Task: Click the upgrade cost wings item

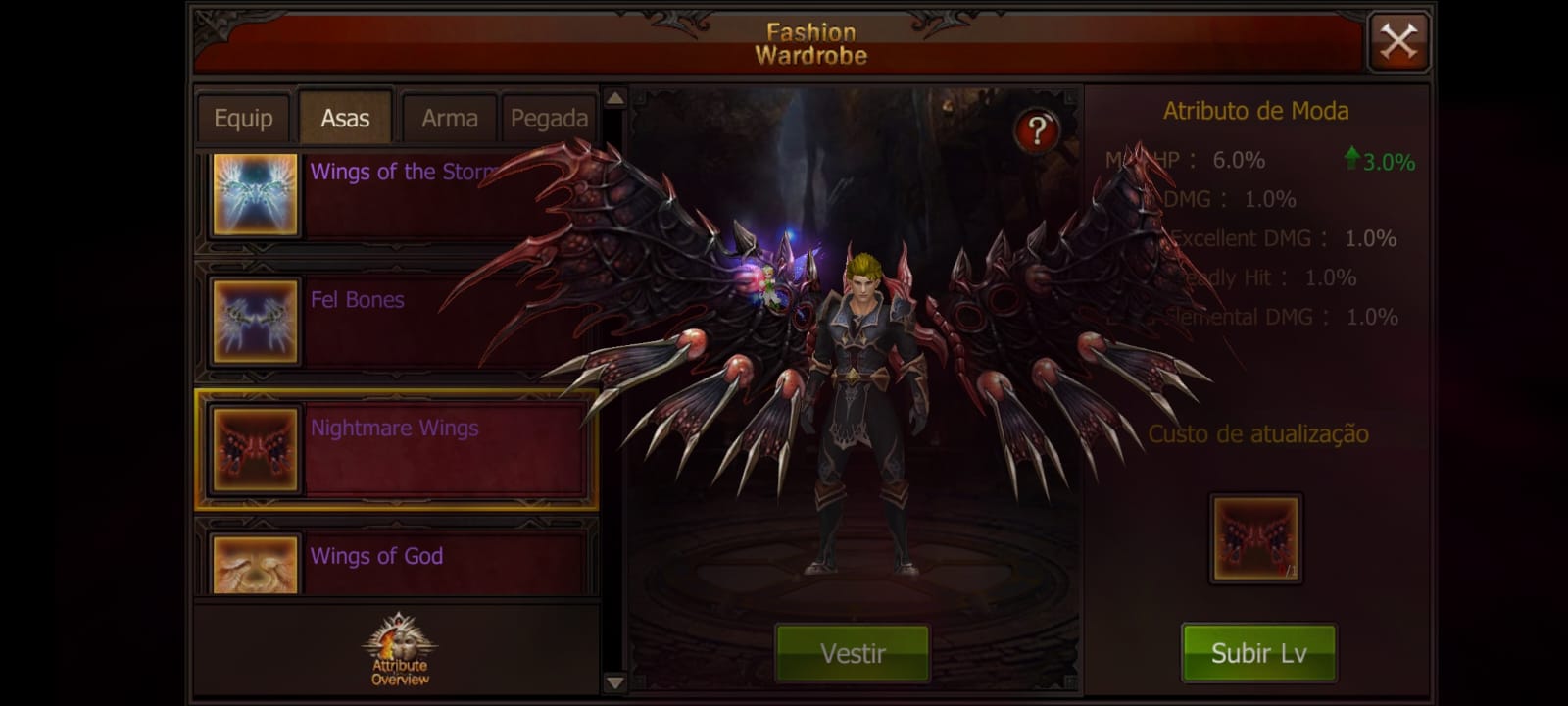Action: [1255, 538]
